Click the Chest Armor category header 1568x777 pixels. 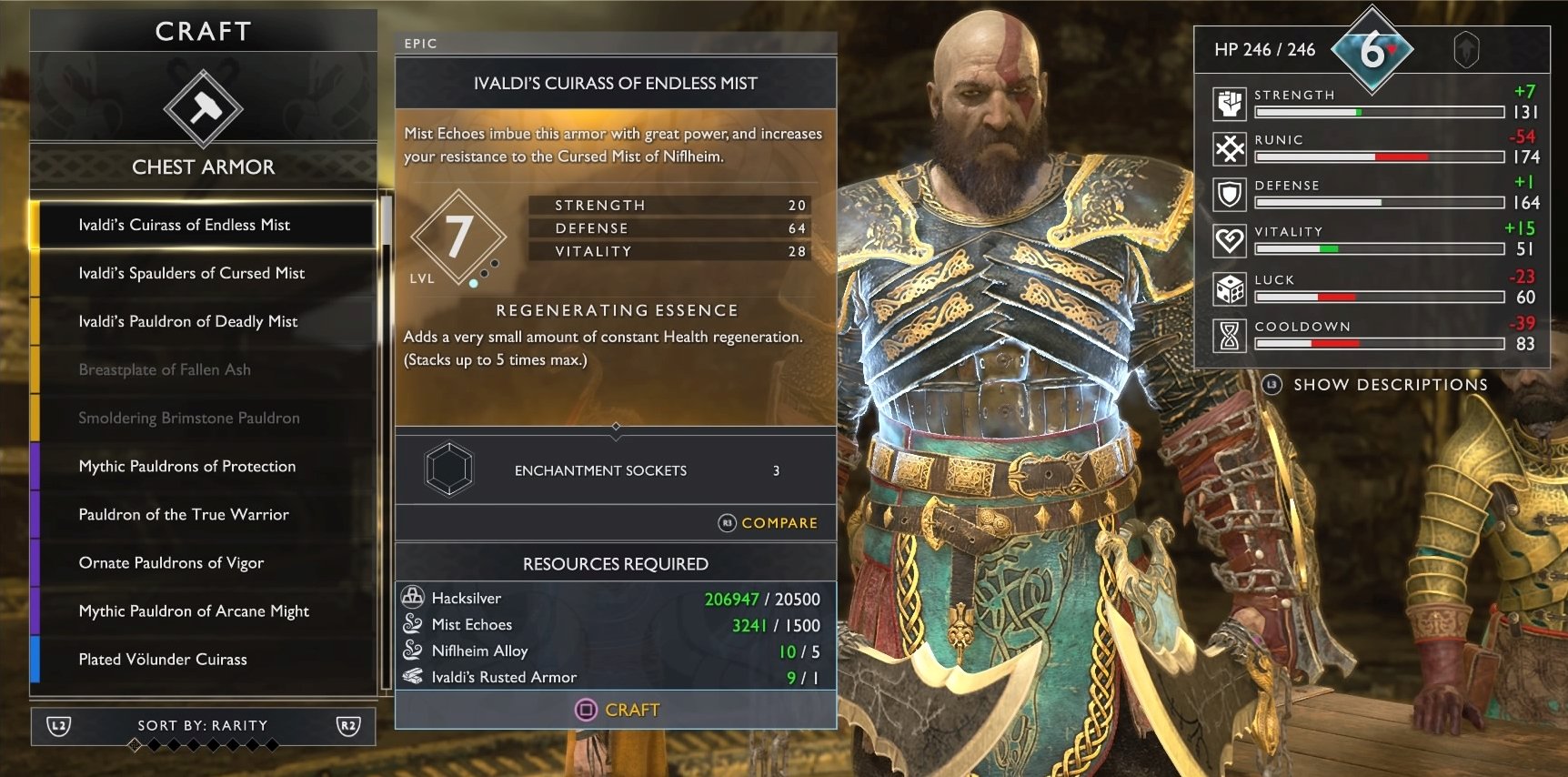(x=203, y=166)
